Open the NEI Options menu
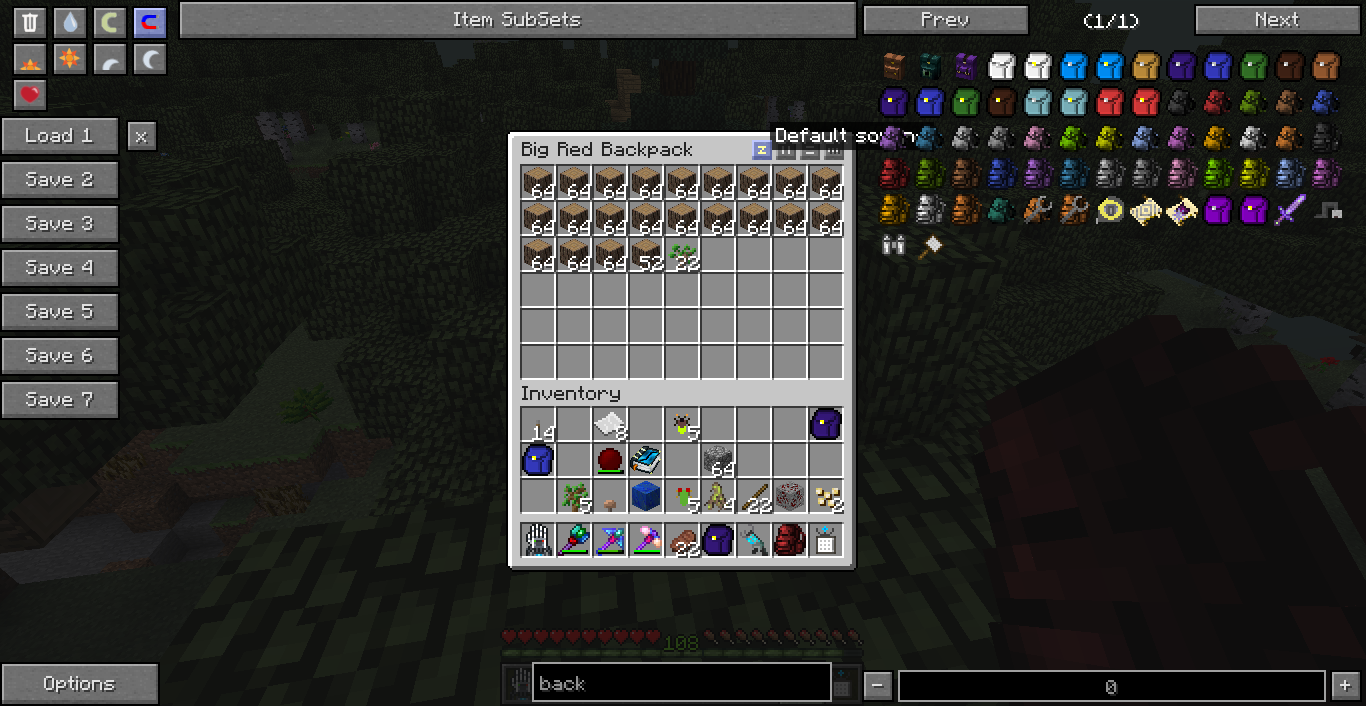The width and height of the screenshot is (1366, 706). (79, 684)
